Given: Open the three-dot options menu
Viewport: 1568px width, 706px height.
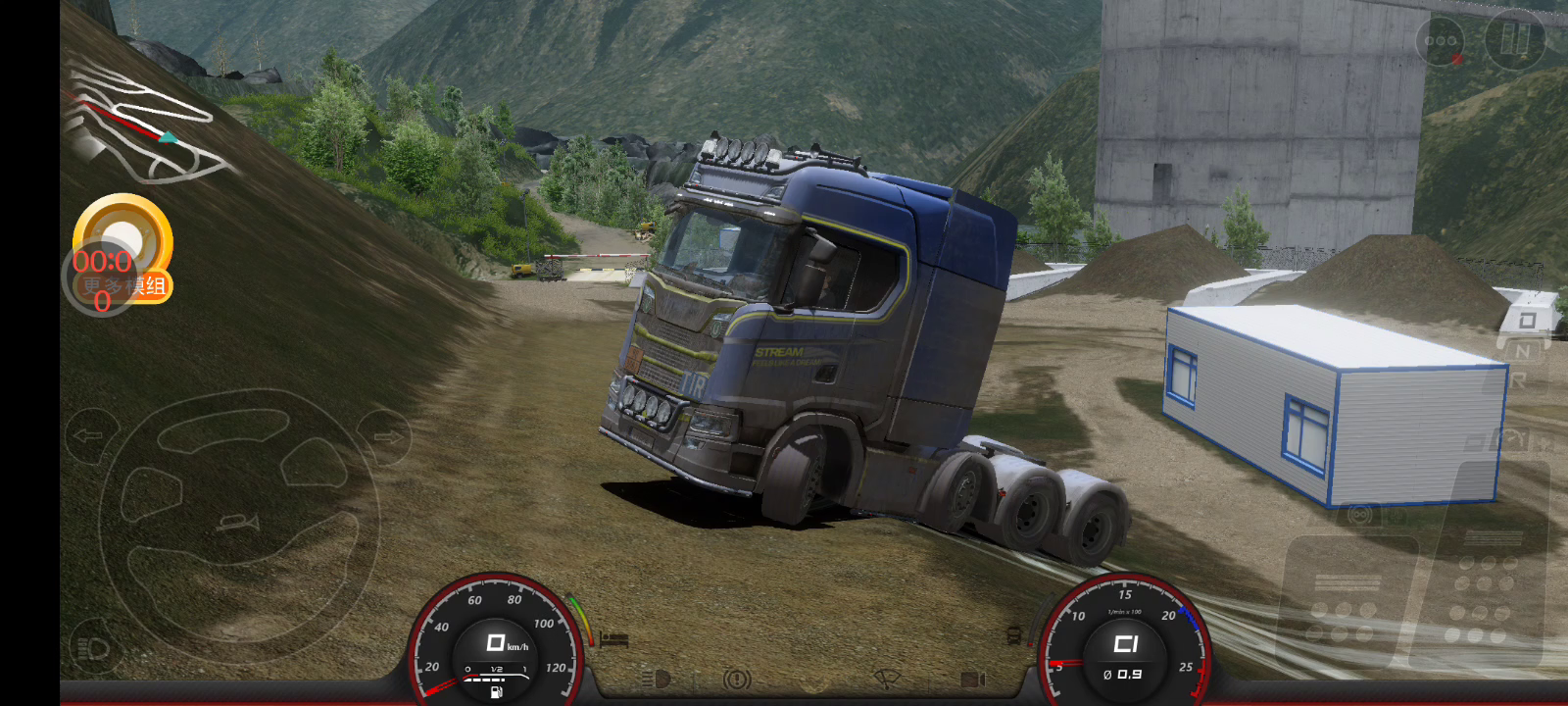Looking at the screenshot, I should (x=1441, y=41).
